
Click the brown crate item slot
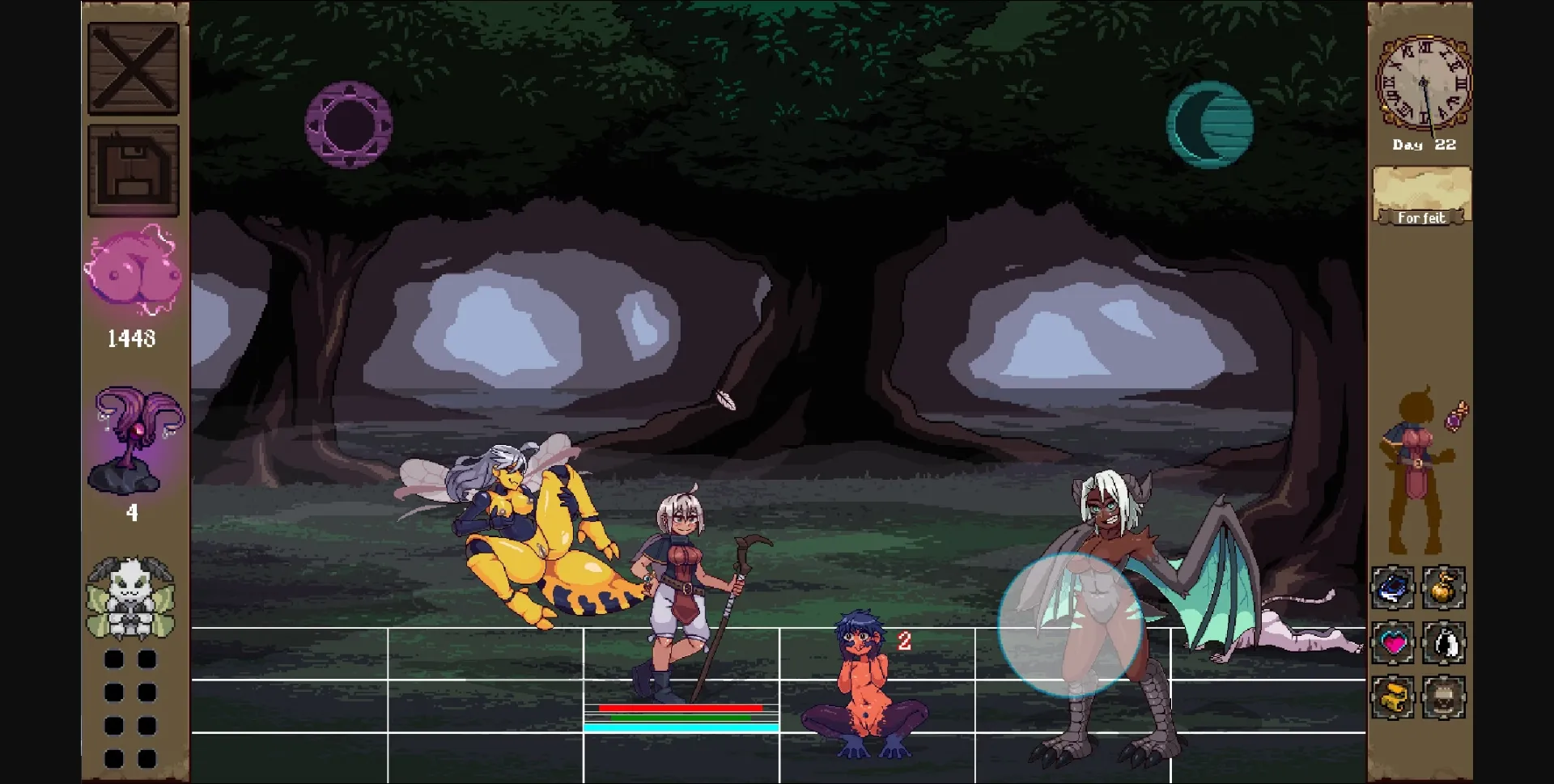point(1446,697)
